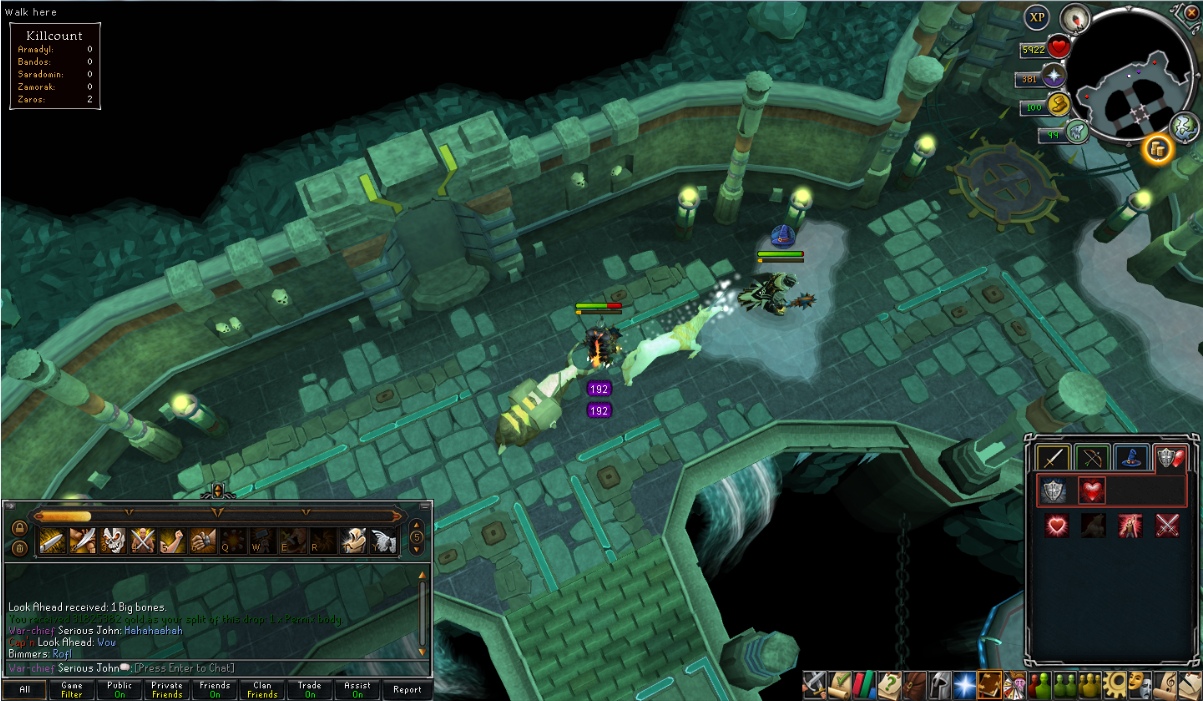Viewport: 1203px width, 701px height.
Task: Open the Game chat filter tab
Action: pos(72,690)
